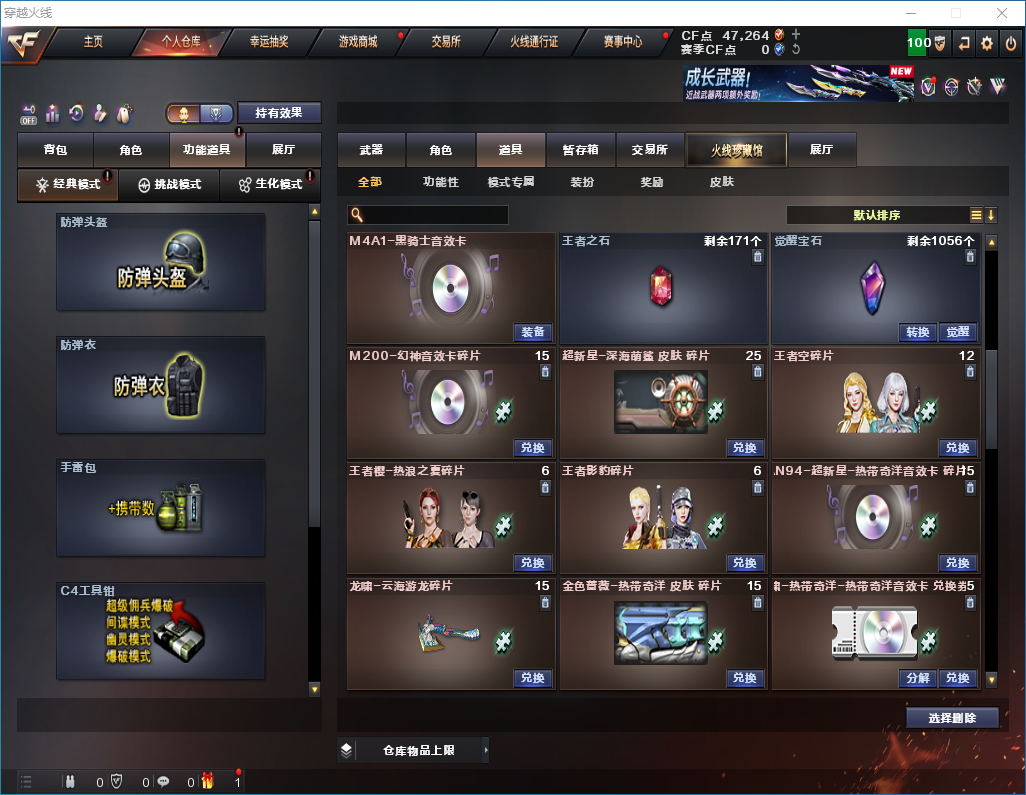Open the 火线通行证 battle pass
This screenshot has width=1026, height=795.
(x=534, y=42)
